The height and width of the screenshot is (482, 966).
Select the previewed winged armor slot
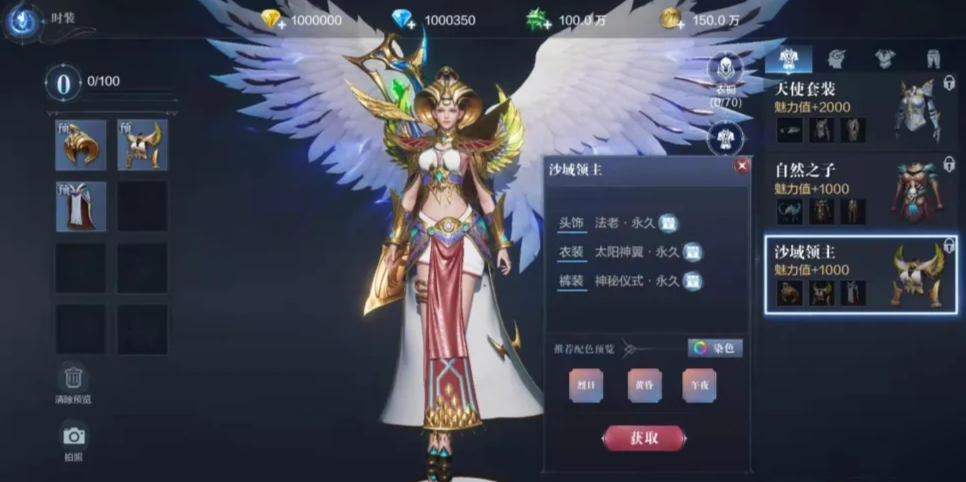[x=142, y=145]
